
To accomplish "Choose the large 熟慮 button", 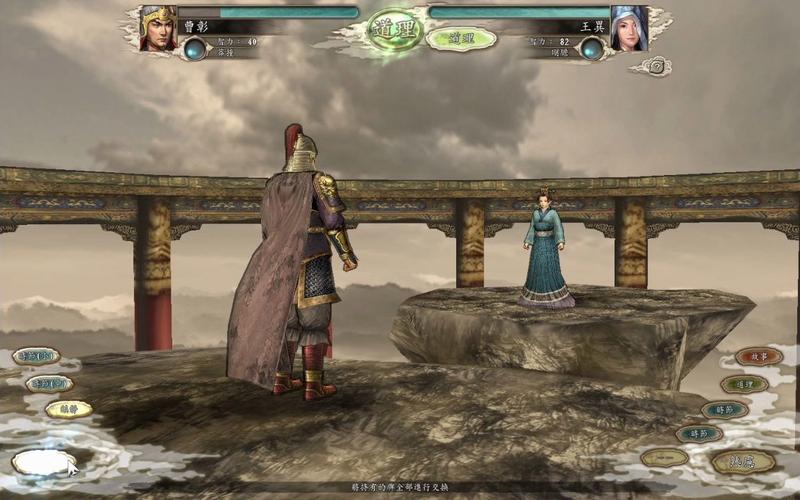I will 744,461.
